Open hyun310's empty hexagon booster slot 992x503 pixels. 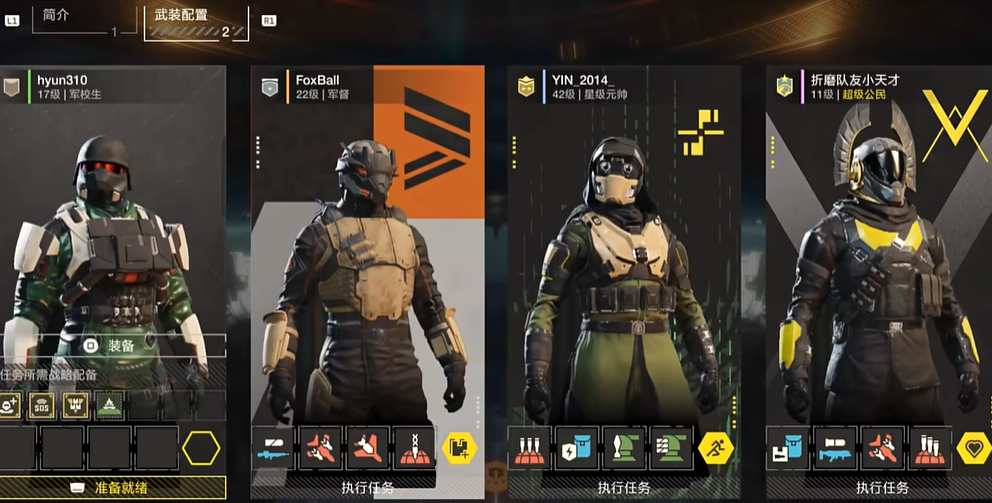click(201, 448)
